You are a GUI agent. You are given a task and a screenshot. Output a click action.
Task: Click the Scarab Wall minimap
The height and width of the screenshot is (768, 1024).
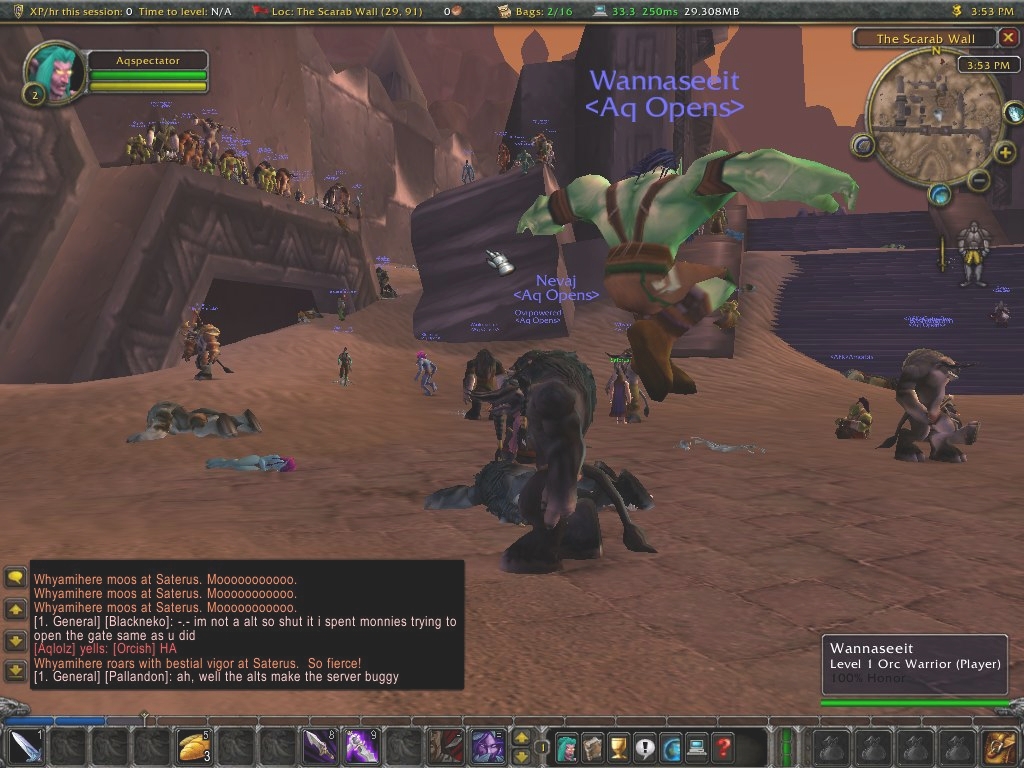pyautogui.click(x=922, y=117)
